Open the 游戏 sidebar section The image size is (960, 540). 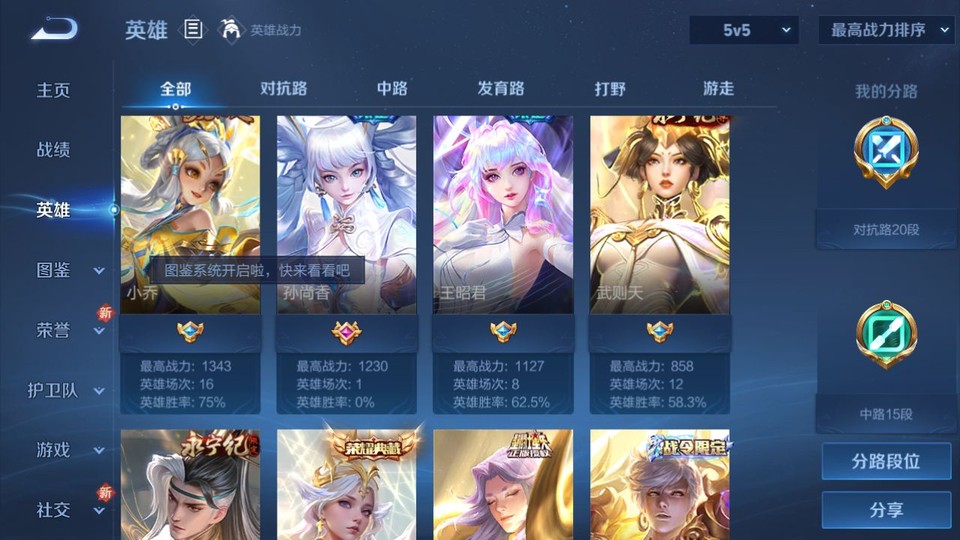pyautogui.click(x=70, y=450)
